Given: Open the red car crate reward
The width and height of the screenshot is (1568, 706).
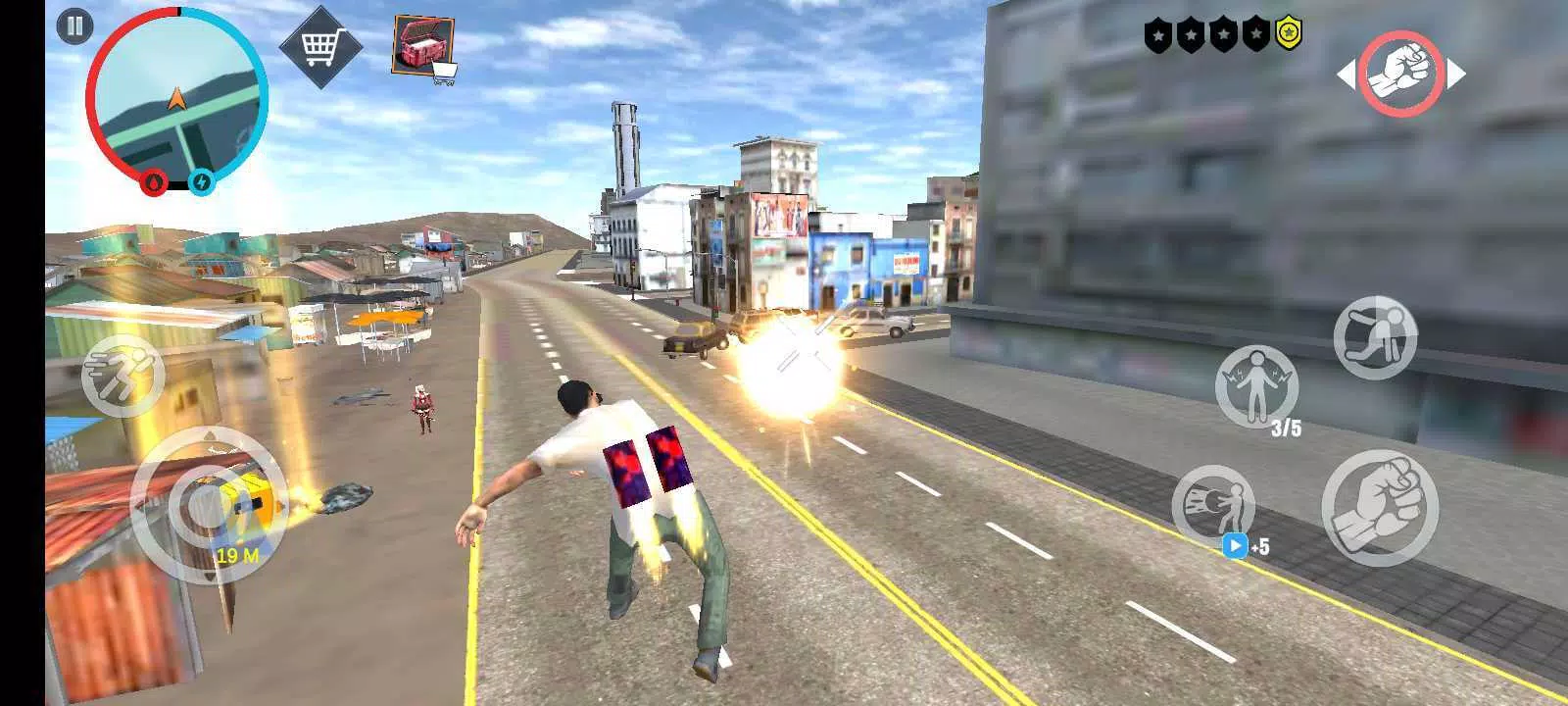Looking at the screenshot, I should pos(421,39).
